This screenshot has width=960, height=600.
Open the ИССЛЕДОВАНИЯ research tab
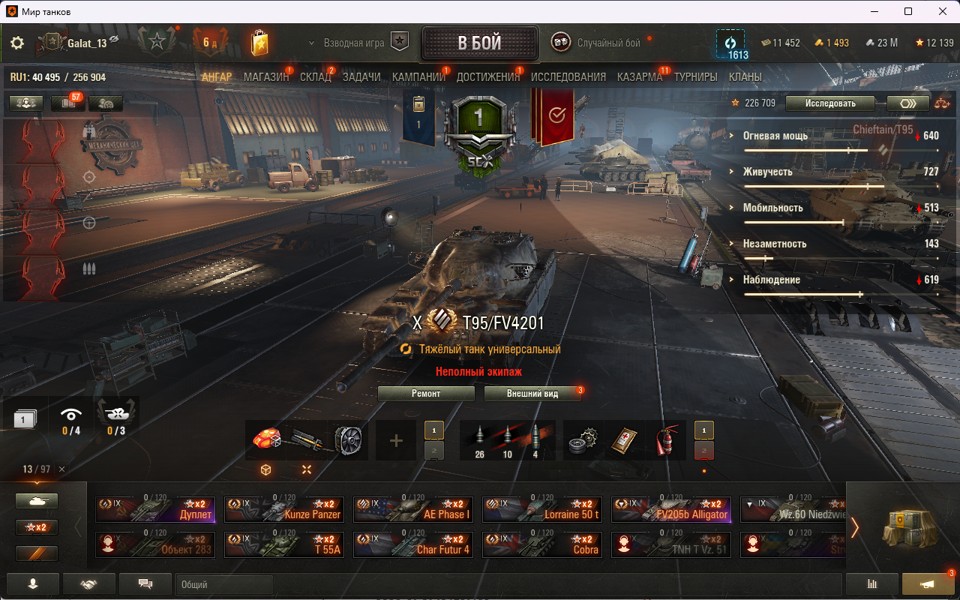[x=568, y=77]
